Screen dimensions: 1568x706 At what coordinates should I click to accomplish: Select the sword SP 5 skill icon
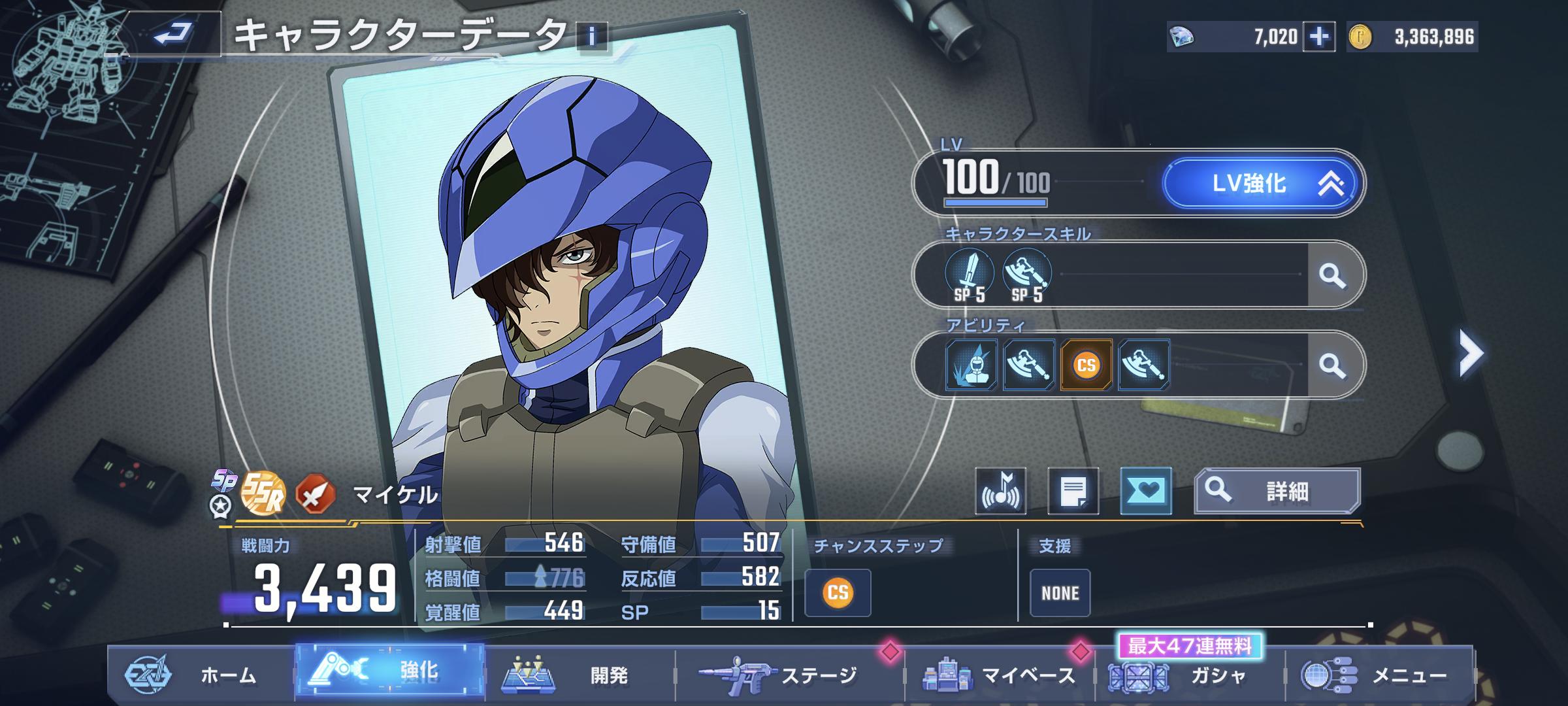pos(970,275)
